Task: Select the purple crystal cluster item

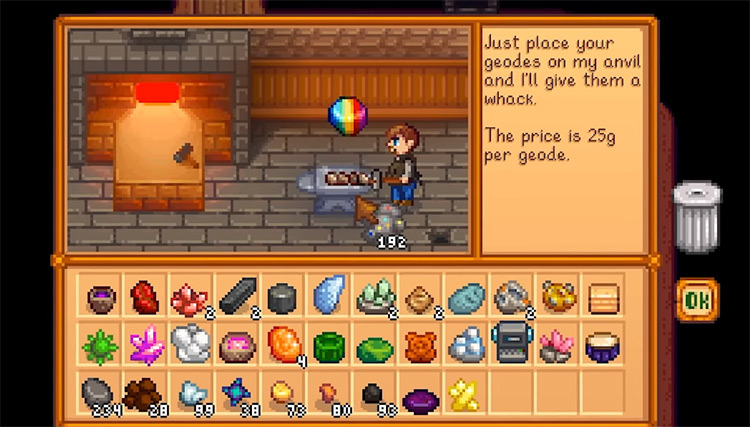Action: click(x=146, y=344)
